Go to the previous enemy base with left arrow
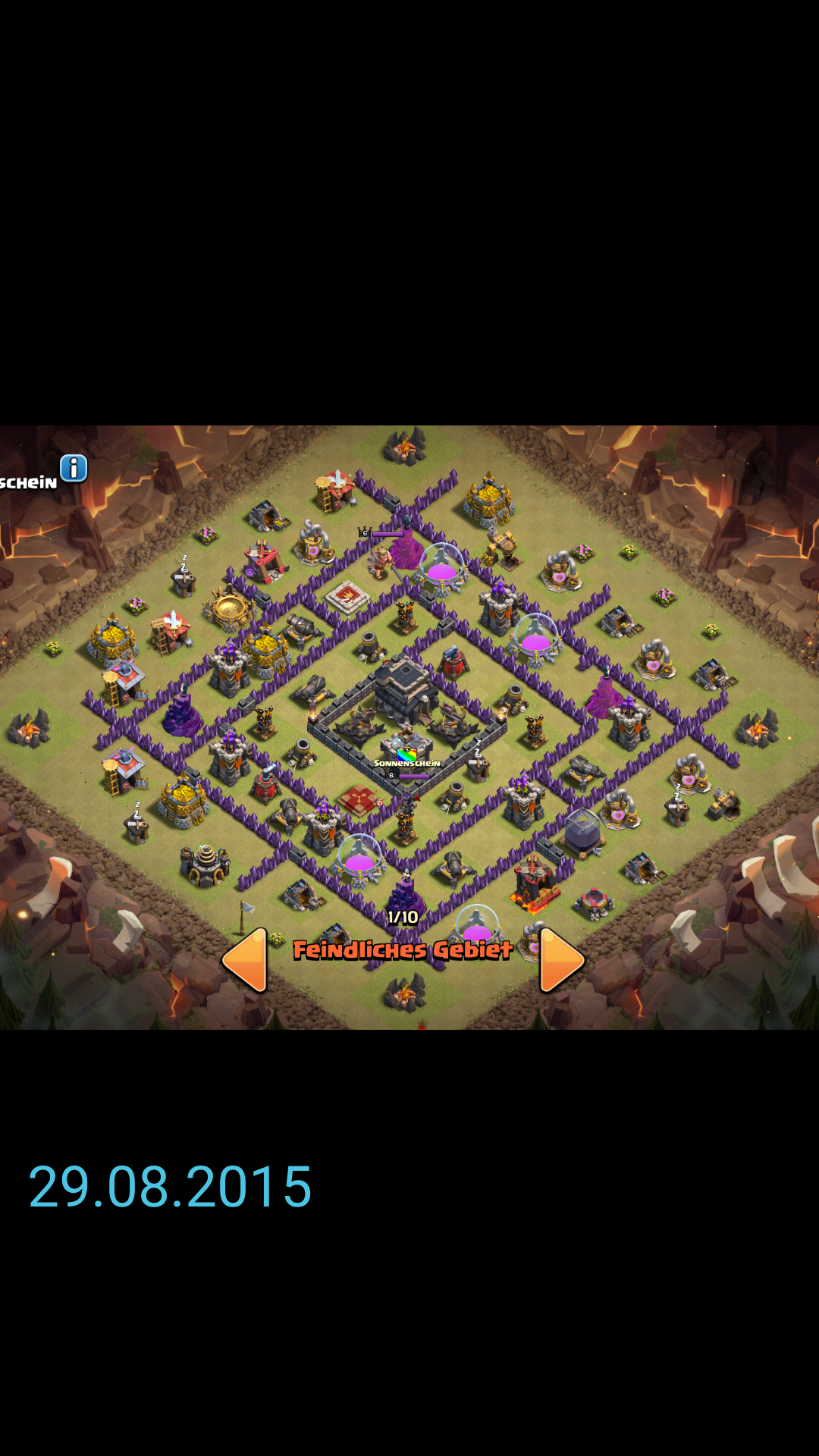The height and width of the screenshot is (1456, 819). pyautogui.click(x=246, y=960)
